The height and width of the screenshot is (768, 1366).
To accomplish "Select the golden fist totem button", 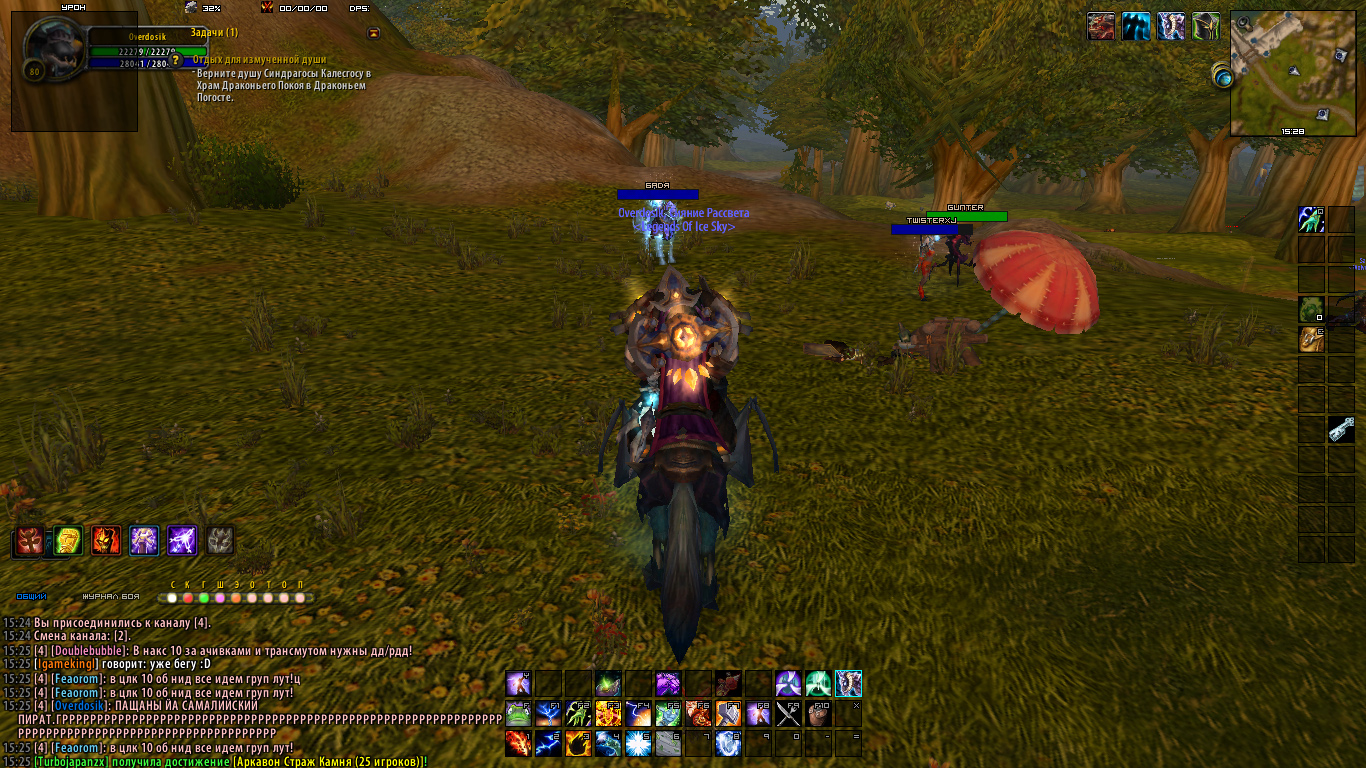I will pos(67,541).
